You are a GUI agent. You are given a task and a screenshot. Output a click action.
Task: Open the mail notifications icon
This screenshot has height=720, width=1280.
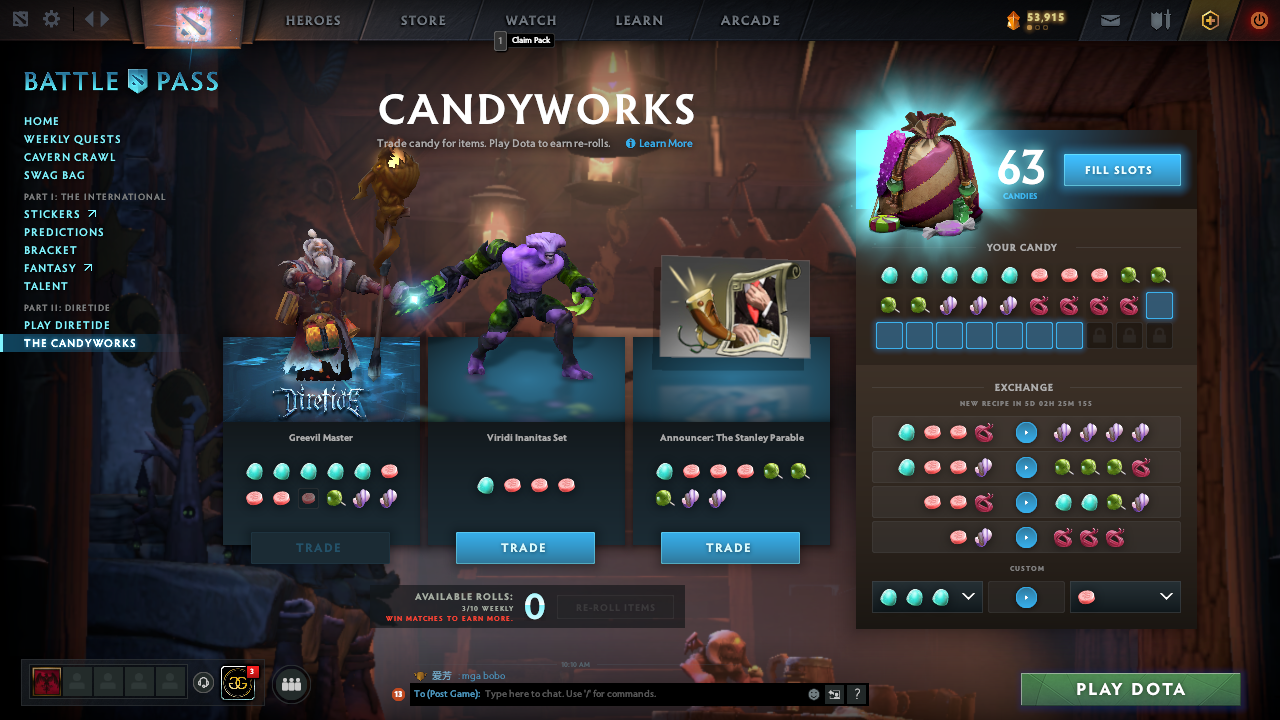coord(1110,19)
